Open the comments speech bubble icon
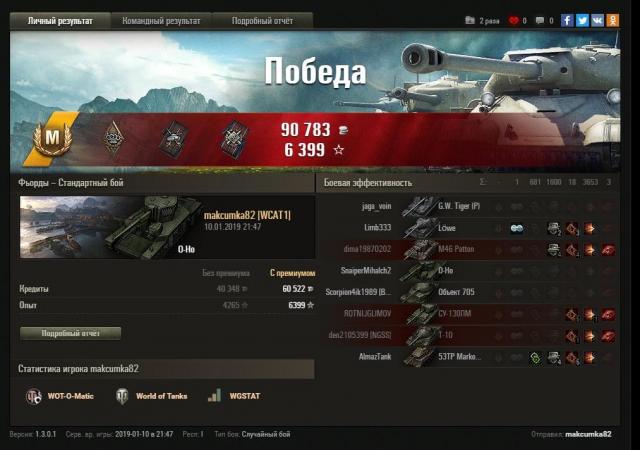The image size is (640, 450). pyautogui.click(x=540, y=20)
